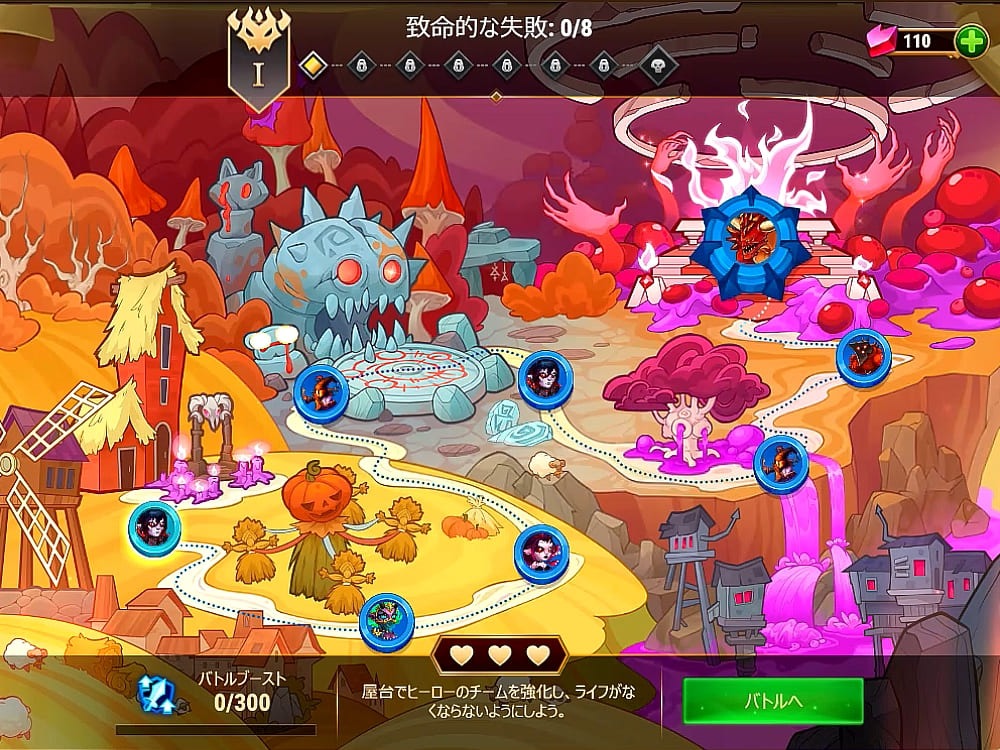Select the pink-haired girl stage node
Viewport: 1000px width, 750px height.
[541, 553]
